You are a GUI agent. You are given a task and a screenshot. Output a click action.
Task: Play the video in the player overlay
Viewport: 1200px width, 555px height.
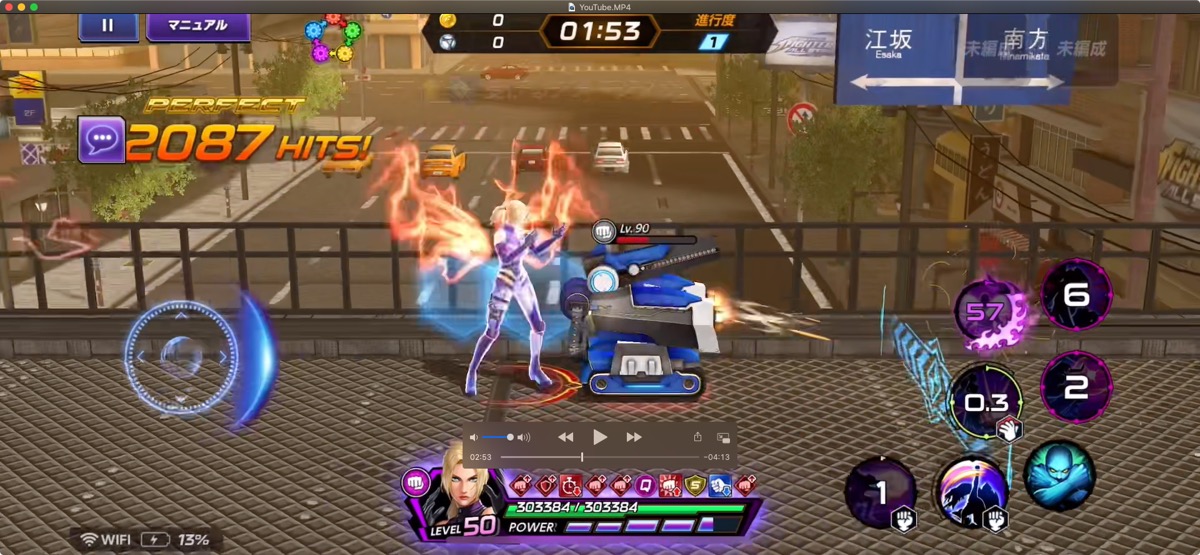tap(600, 437)
